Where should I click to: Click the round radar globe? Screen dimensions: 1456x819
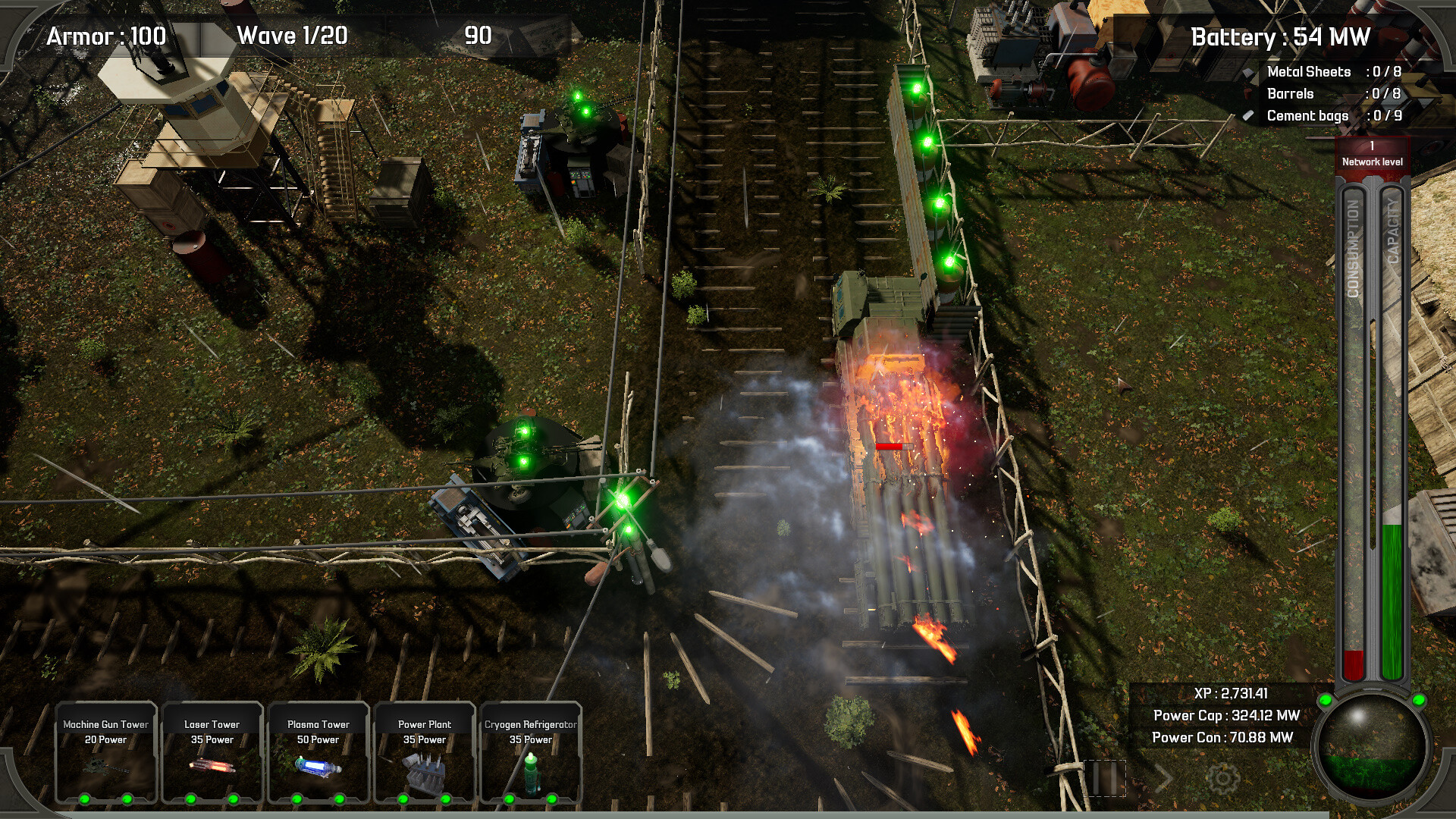coord(1372,747)
